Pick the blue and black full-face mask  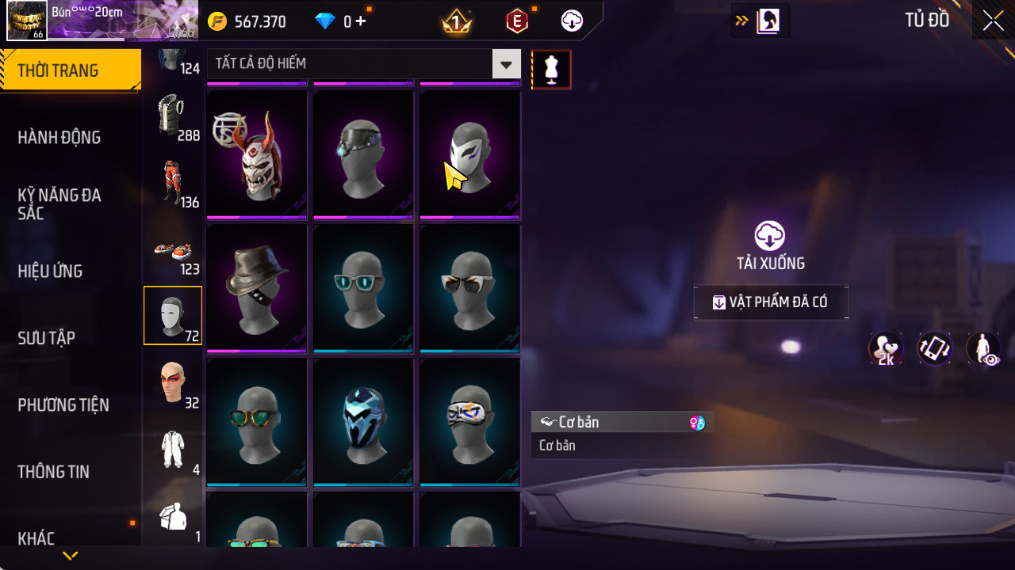(x=363, y=420)
